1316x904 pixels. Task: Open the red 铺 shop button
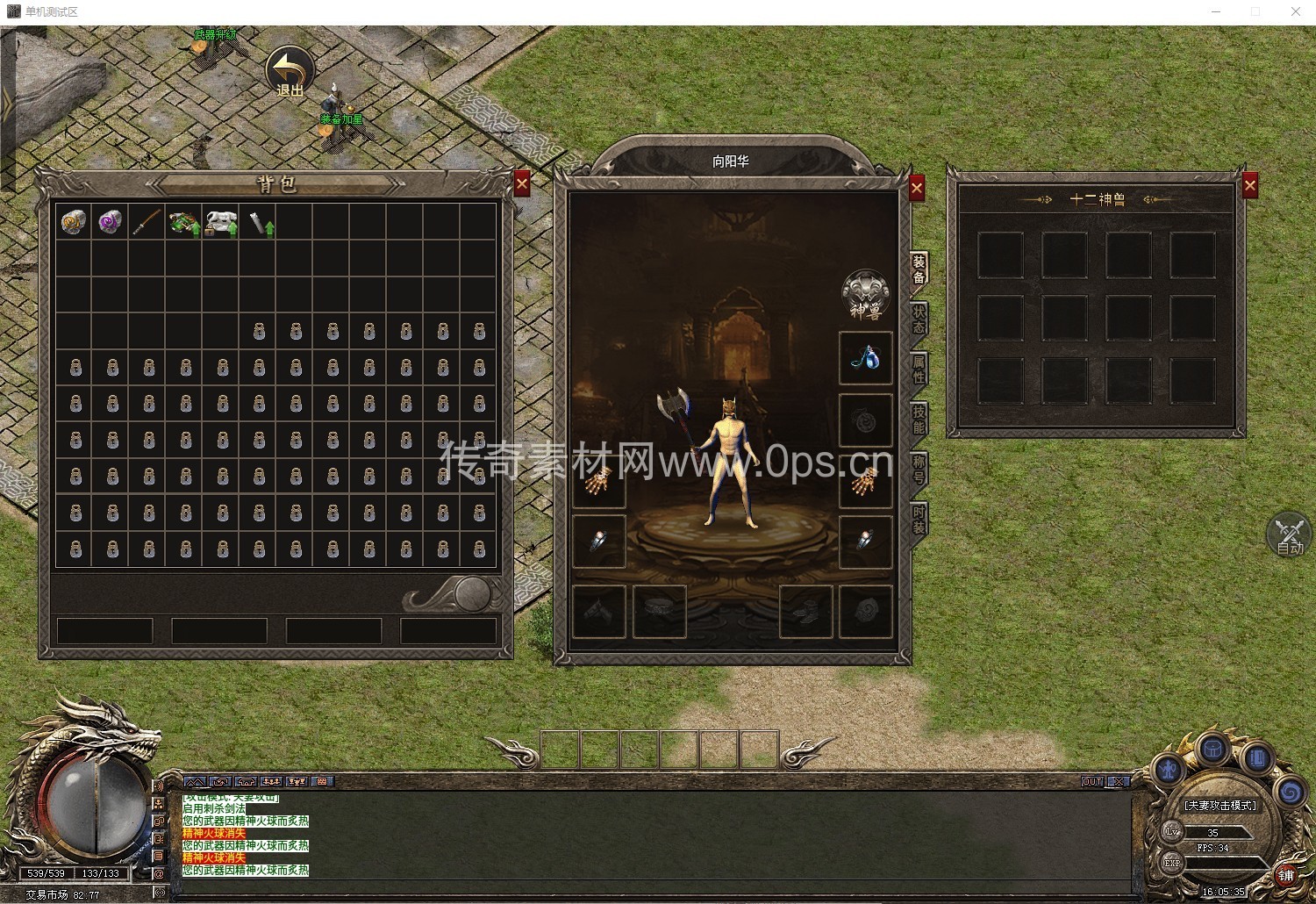click(x=1285, y=875)
